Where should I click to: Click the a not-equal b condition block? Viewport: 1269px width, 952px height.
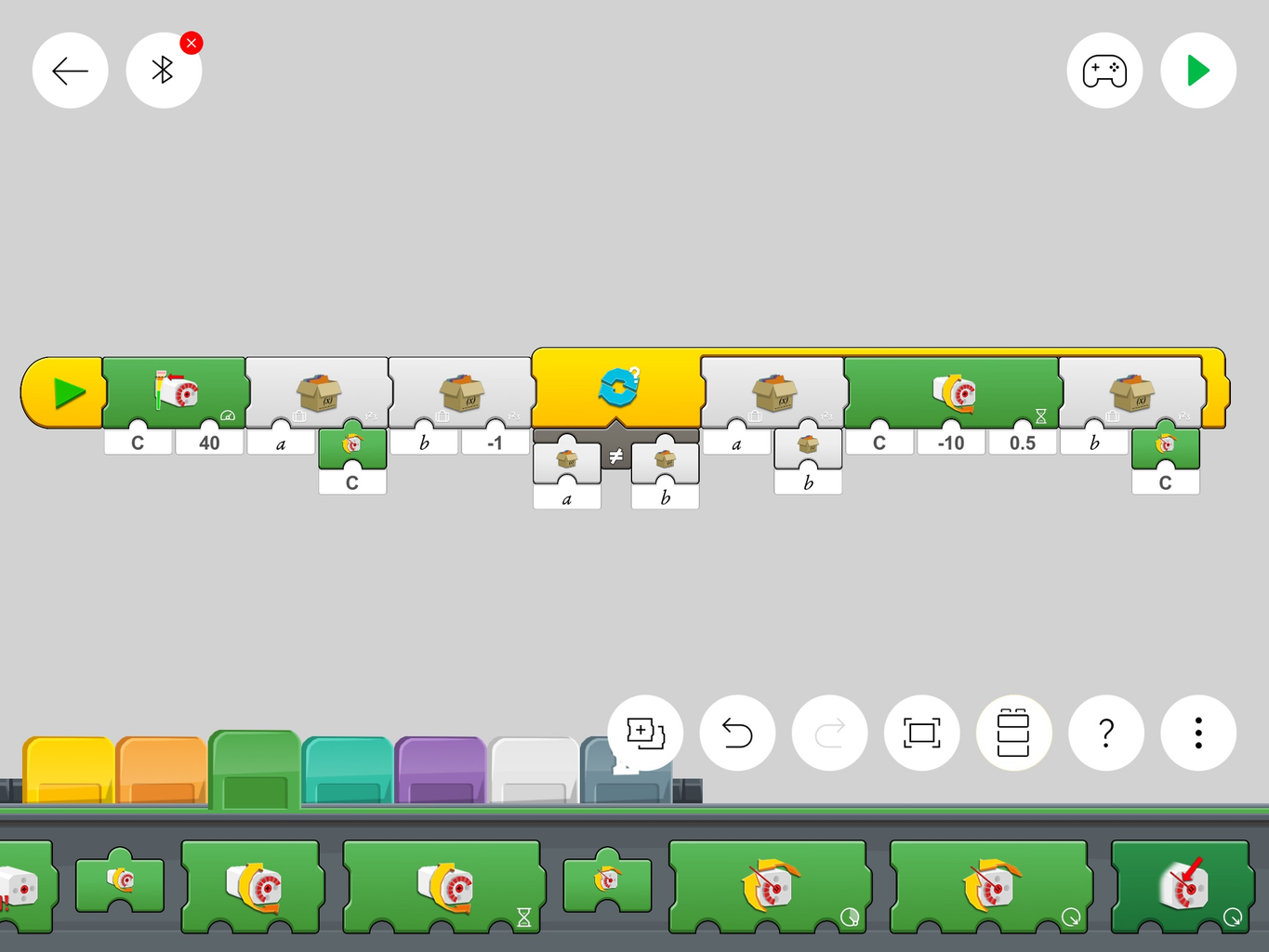tap(615, 456)
